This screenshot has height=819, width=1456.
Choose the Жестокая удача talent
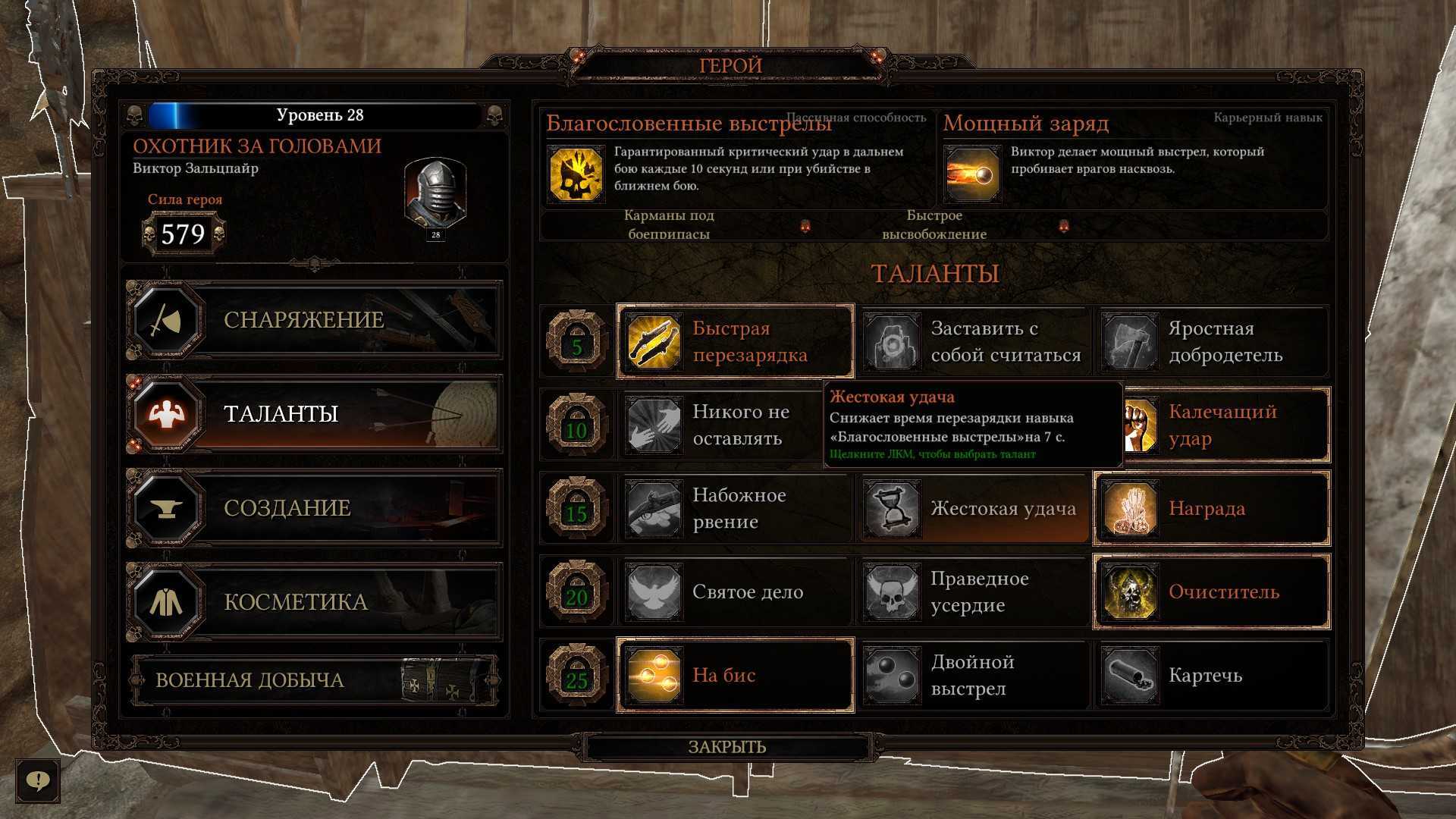[973, 509]
